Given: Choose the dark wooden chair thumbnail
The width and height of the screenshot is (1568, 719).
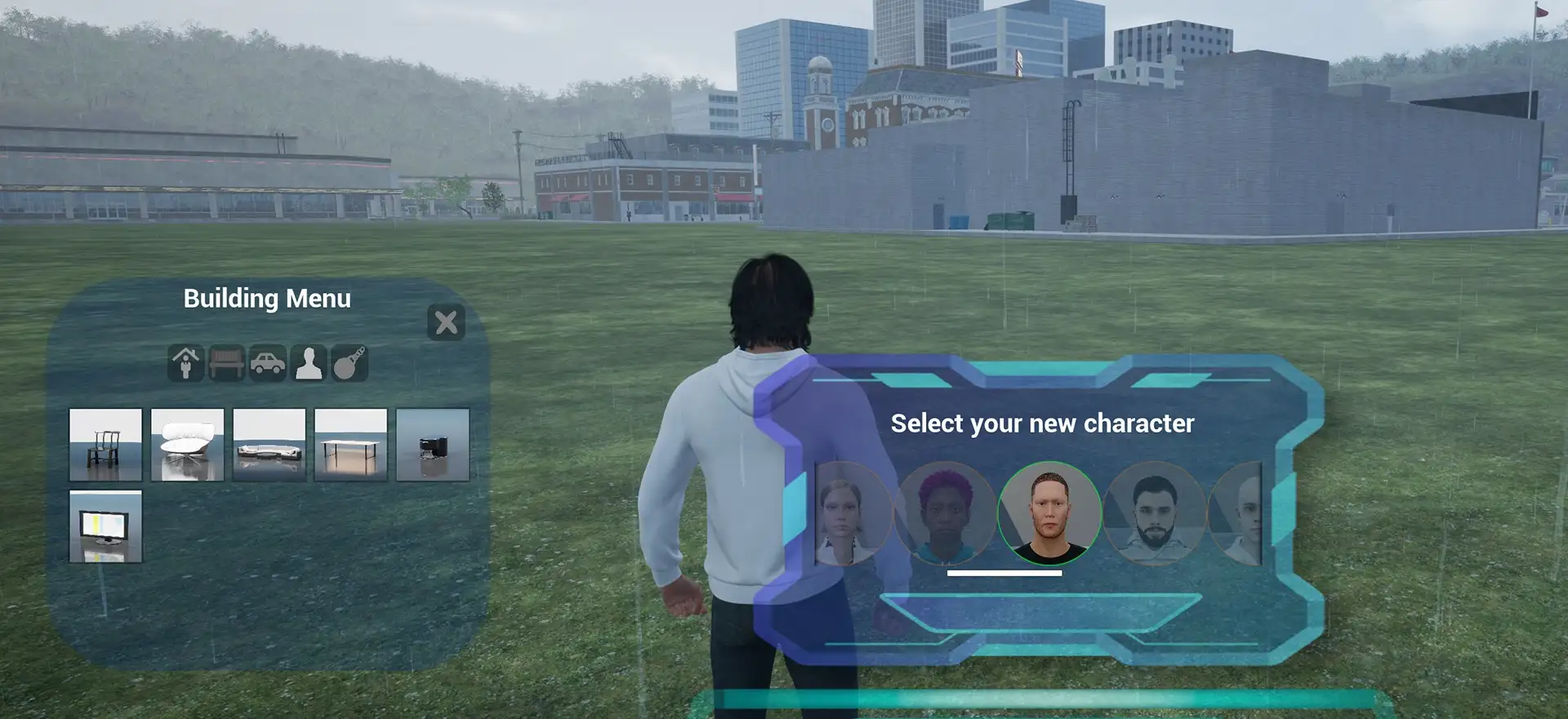Looking at the screenshot, I should tap(105, 445).
